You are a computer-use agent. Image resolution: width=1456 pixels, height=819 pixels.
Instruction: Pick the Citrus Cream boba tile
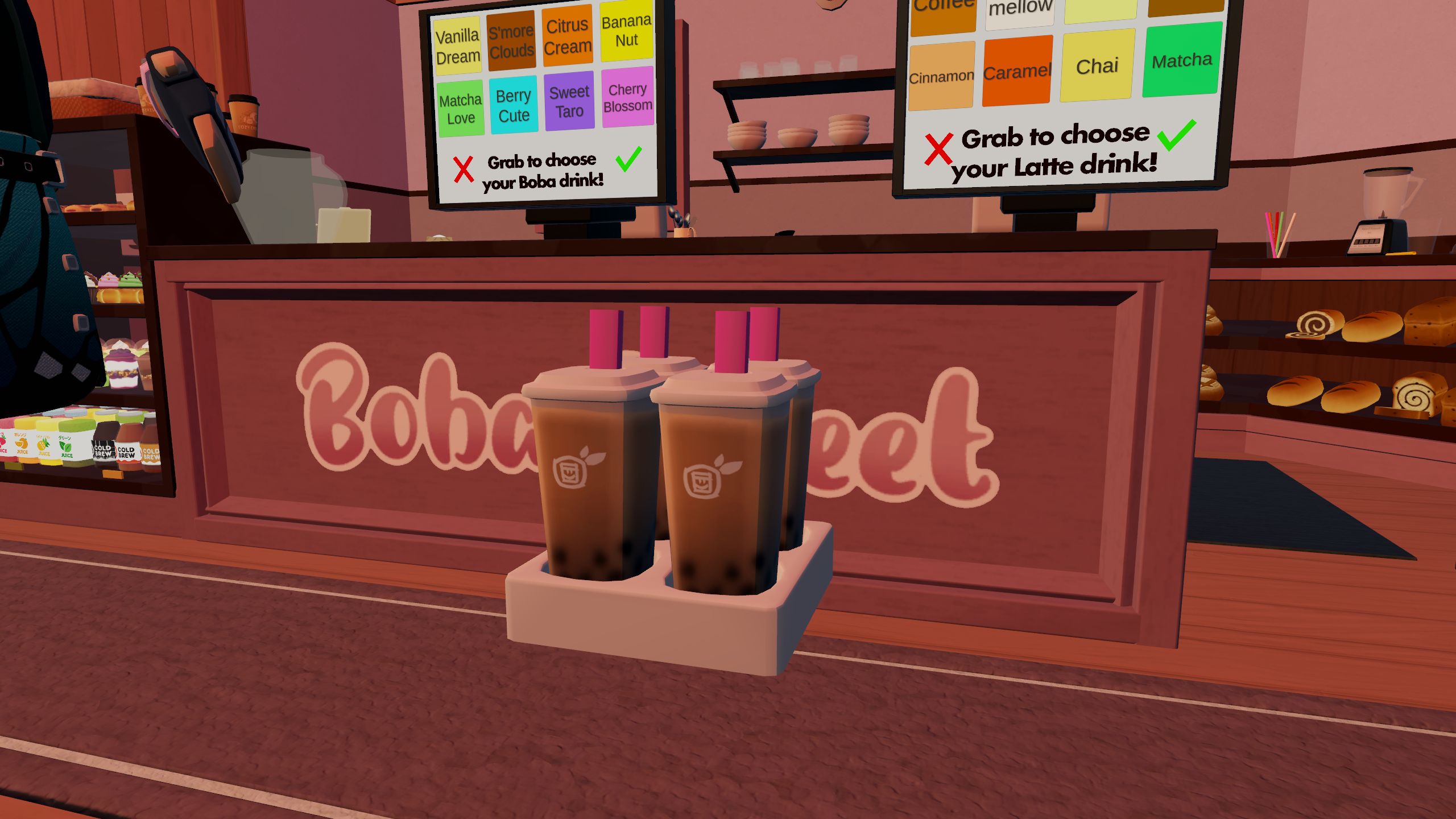(567, 36)
